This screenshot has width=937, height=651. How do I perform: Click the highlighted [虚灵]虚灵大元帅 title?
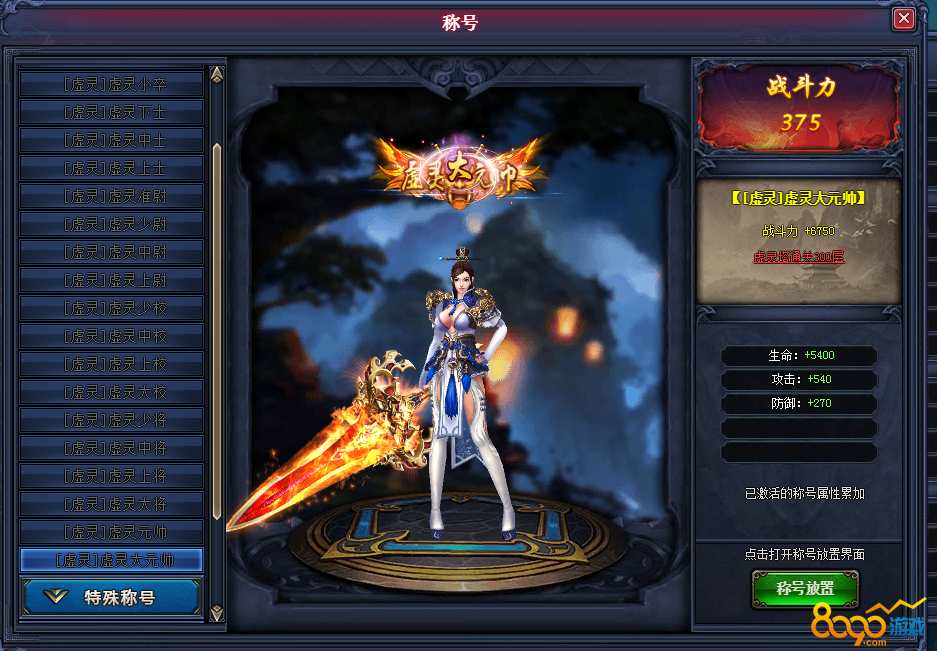111,560
